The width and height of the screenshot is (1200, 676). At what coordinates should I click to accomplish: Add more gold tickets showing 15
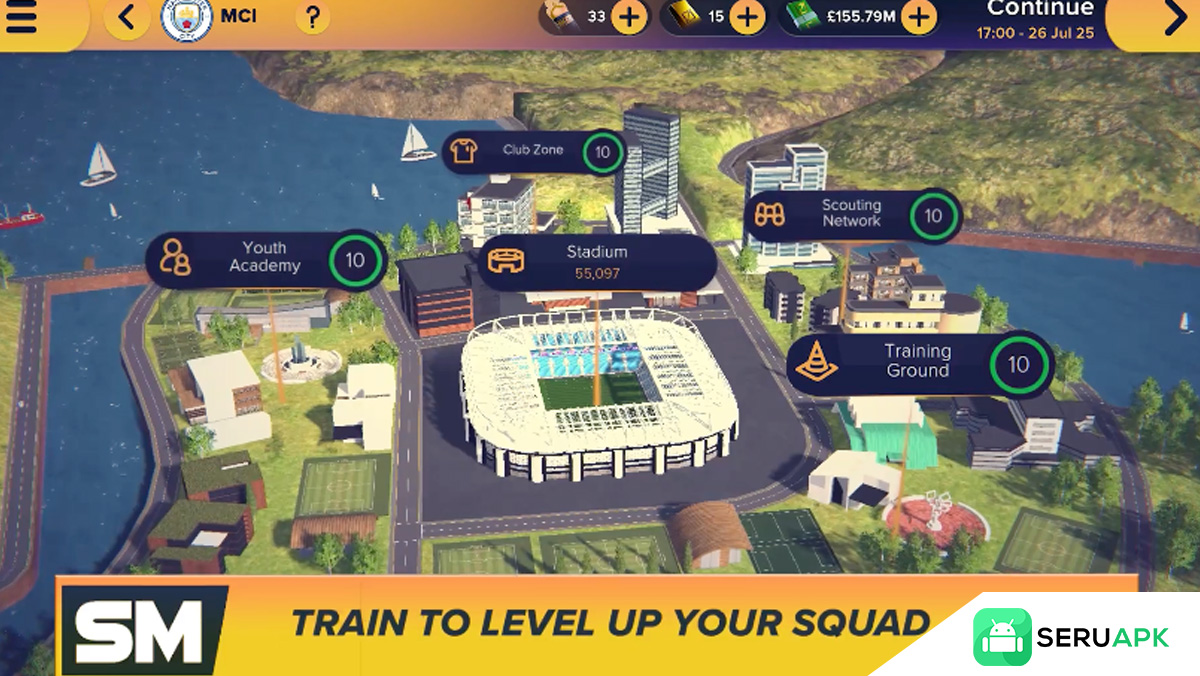tap(748, 18)
